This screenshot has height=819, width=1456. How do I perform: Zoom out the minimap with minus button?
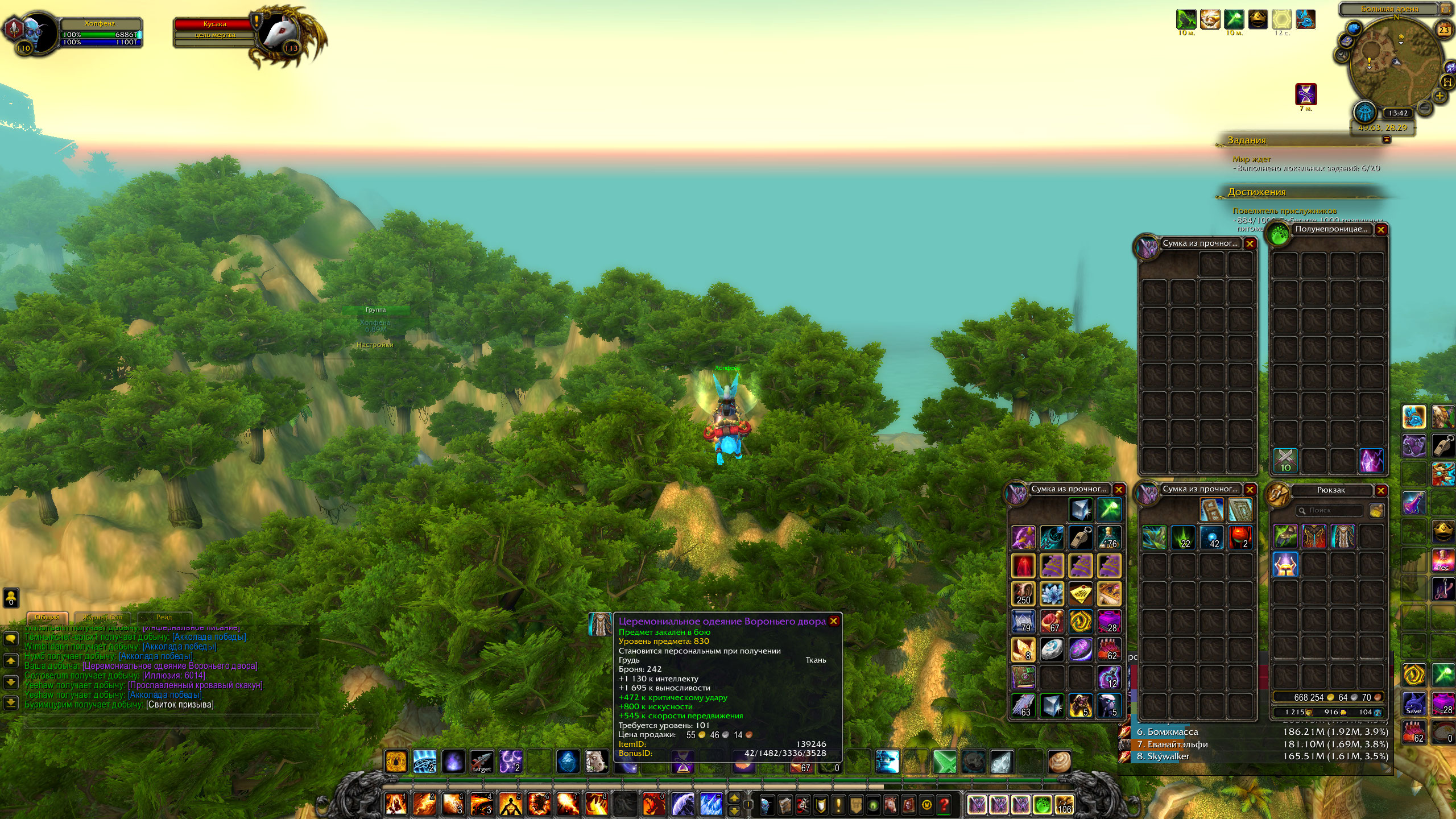click(1425, 107)
